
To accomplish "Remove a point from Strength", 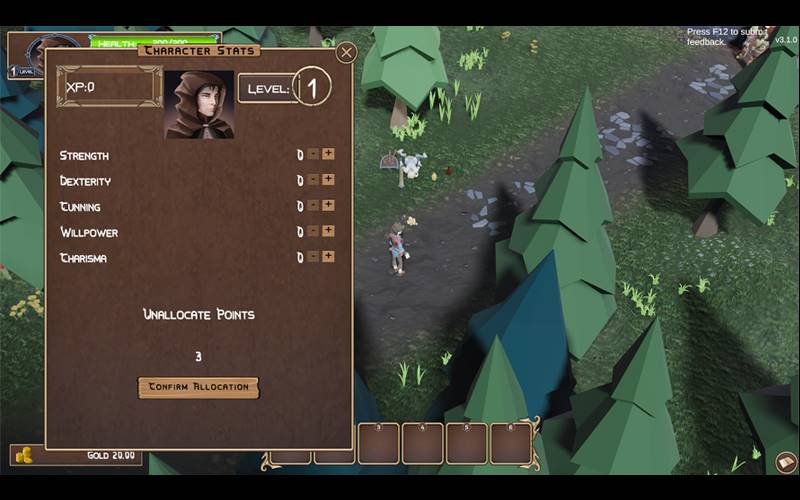I will click(313, 154).
